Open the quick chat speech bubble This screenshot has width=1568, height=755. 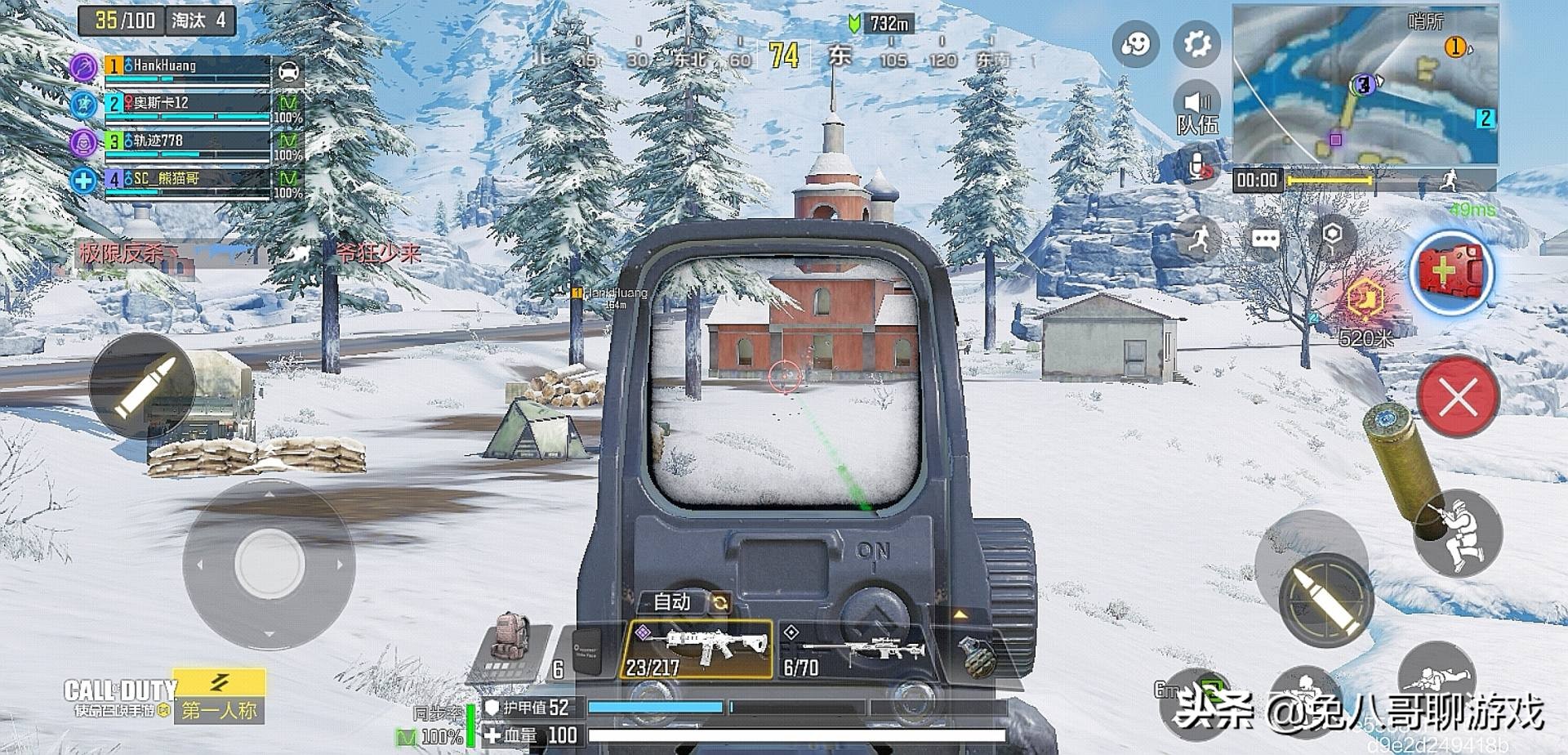(1265, 239)
